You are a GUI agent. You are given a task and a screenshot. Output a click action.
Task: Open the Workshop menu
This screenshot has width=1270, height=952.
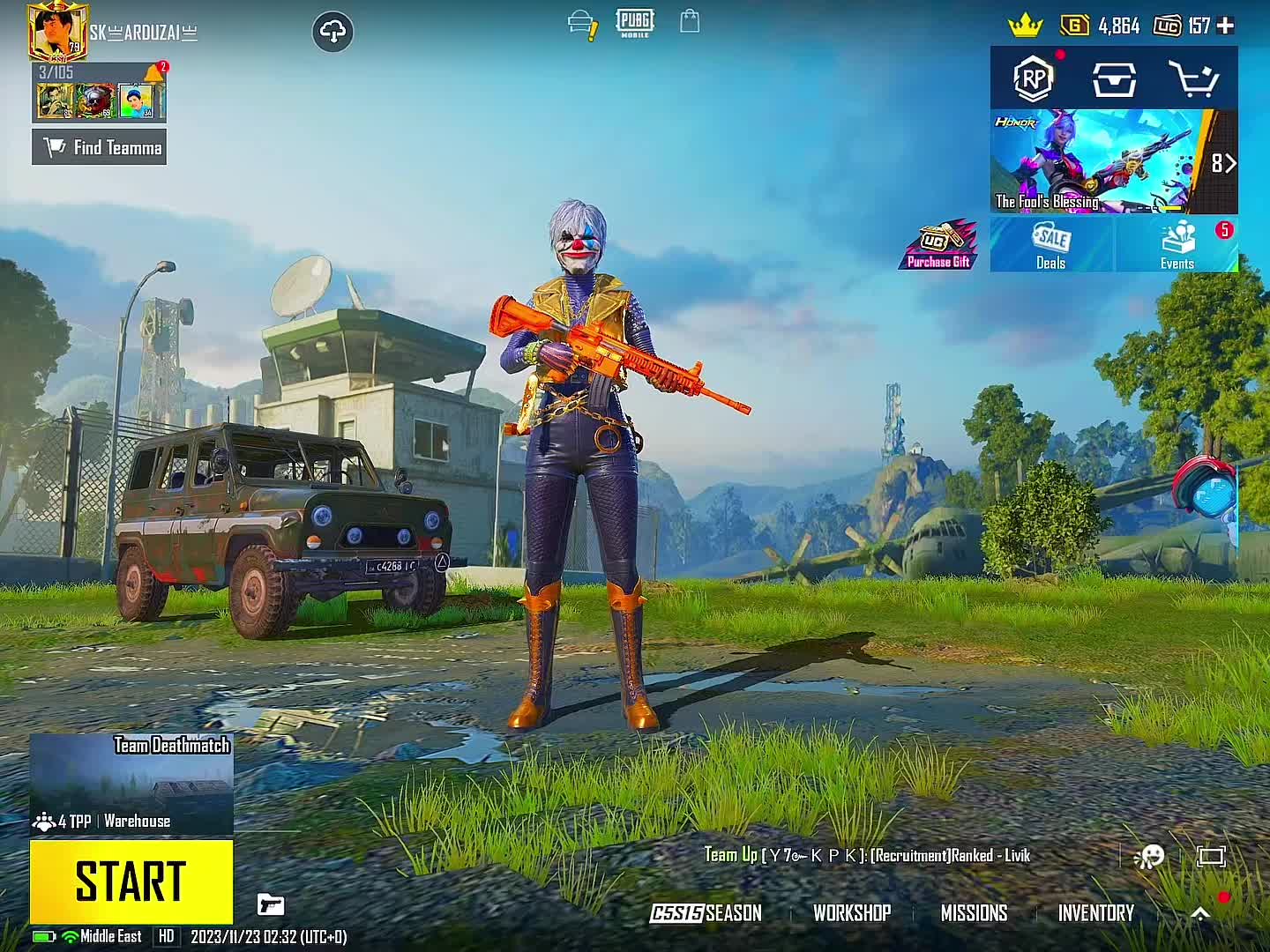(x=852, y=913)
